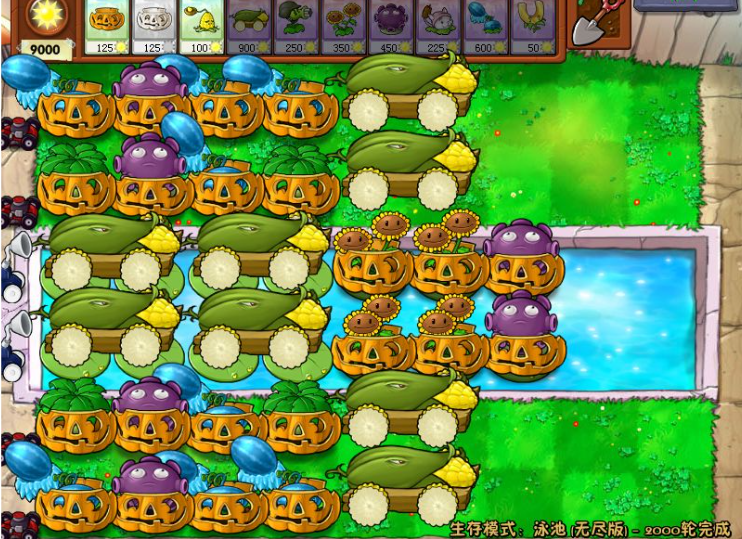Pick the Gold Magnet seed packet
742x539 pixels.
pyautogui.click(x=533, y=26)
